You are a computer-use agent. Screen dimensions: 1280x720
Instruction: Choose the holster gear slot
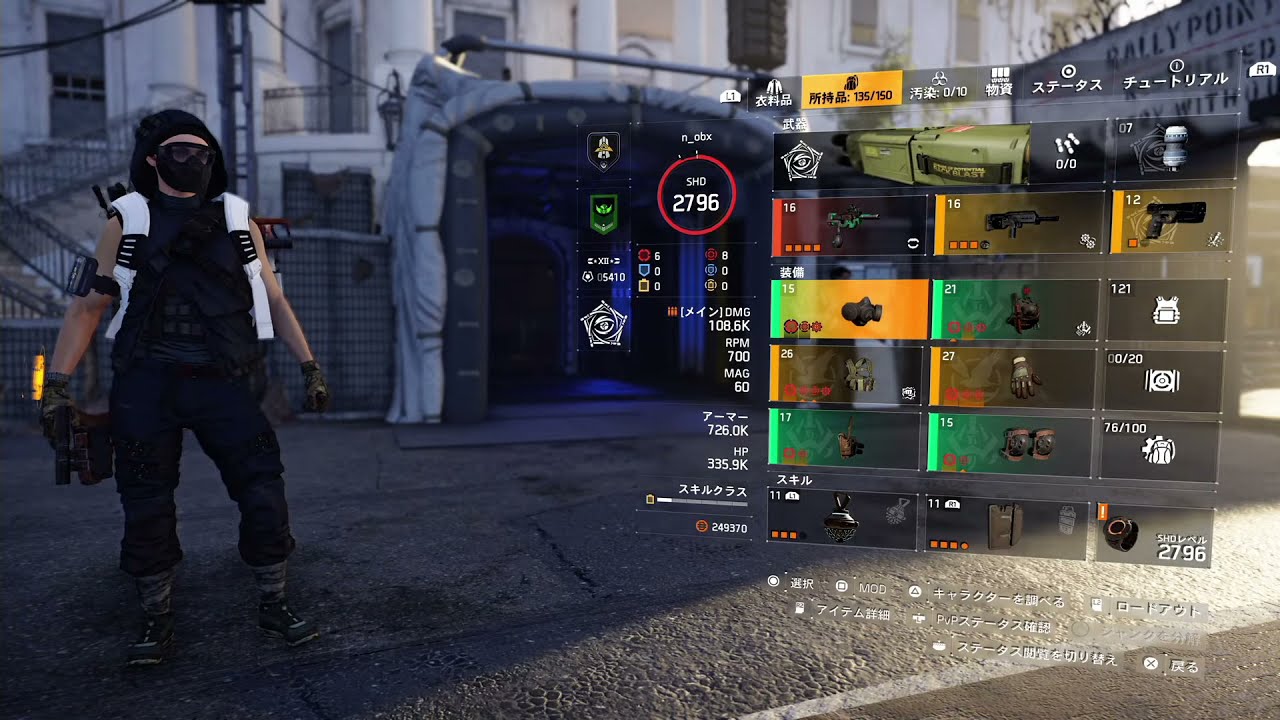pyautogui.click(x=843, y=440)
